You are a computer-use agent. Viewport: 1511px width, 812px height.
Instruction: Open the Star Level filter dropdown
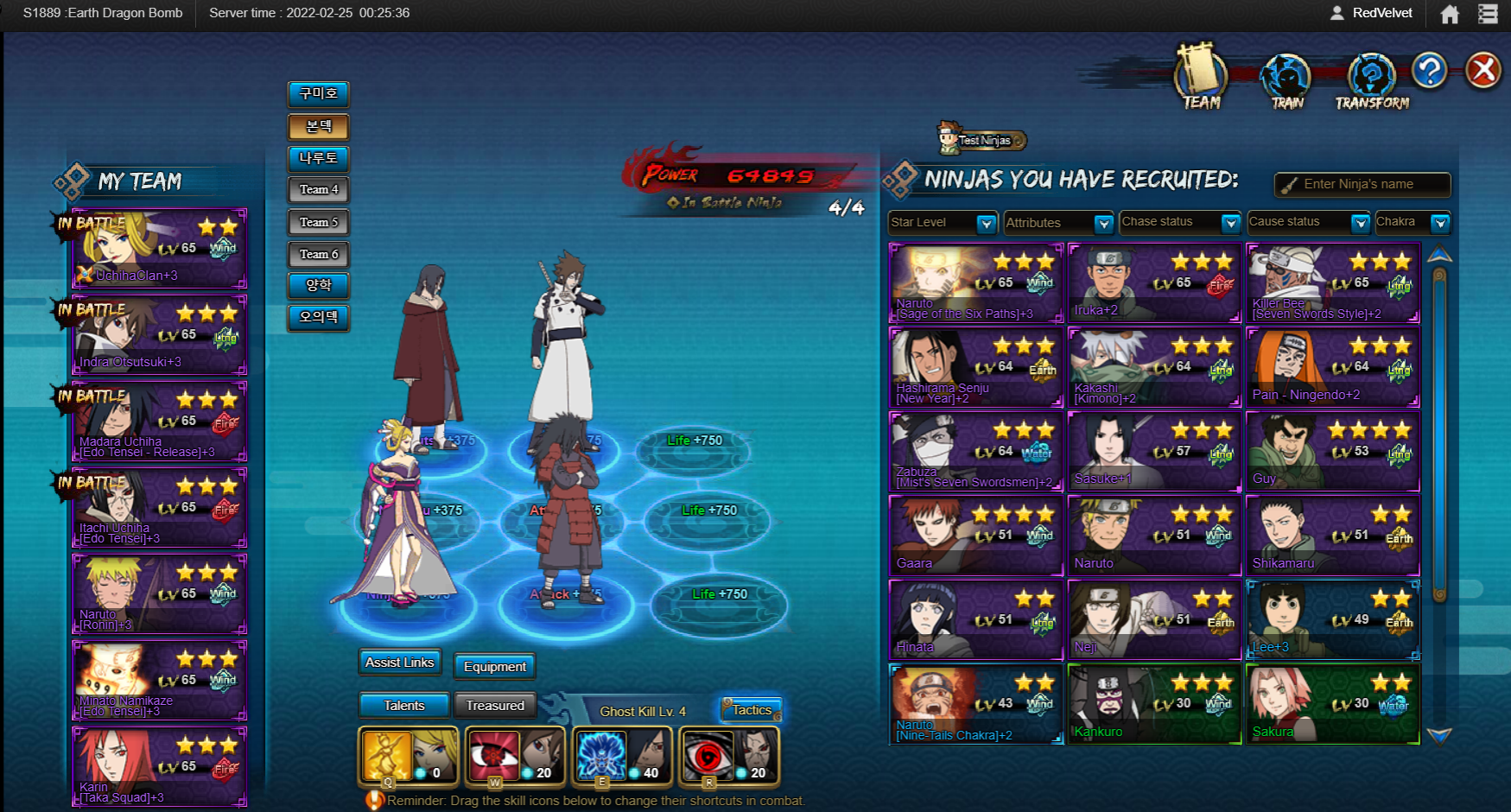[943, 223]
